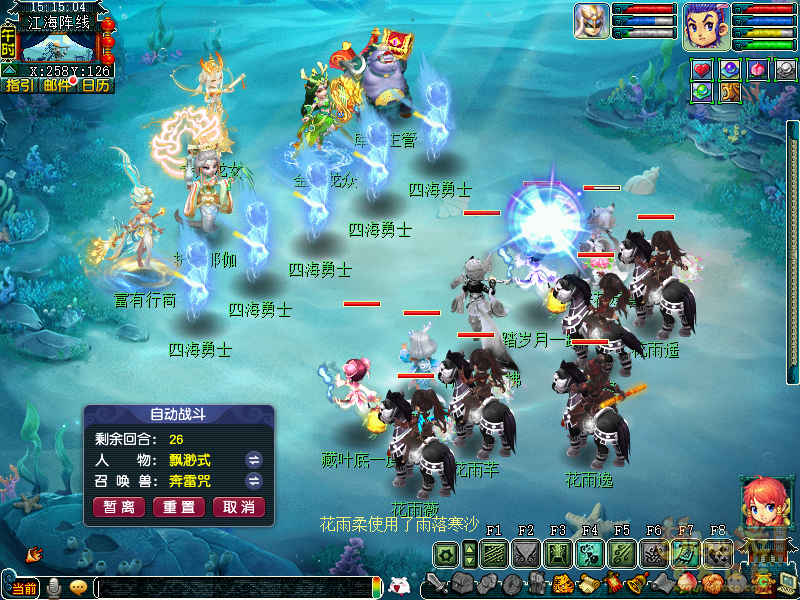Cancel auto-battle with the 取消 button
Viewport: 800px width, 600px height.
tap(239, 507)
